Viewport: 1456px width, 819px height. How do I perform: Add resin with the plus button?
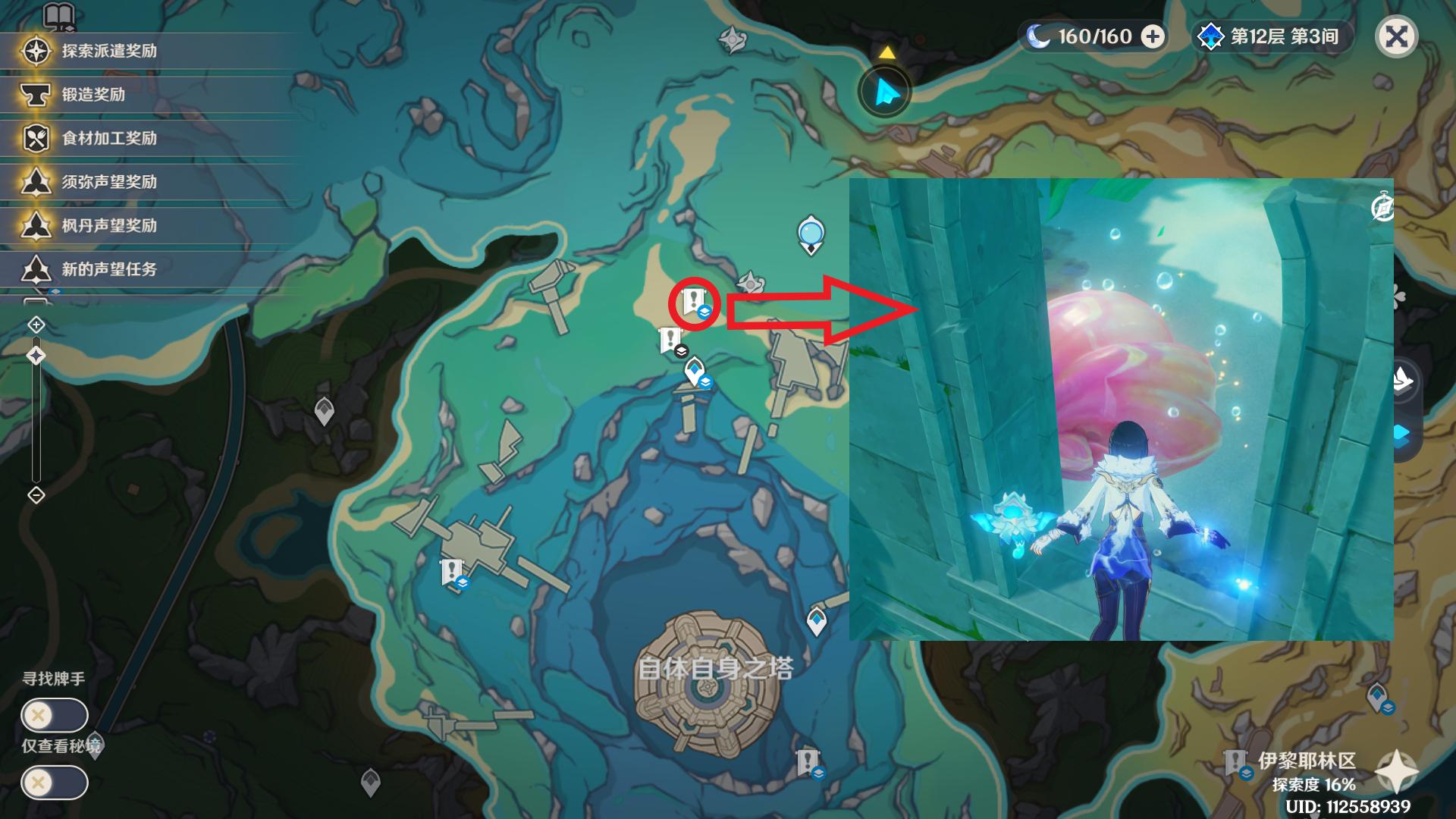1153,36
